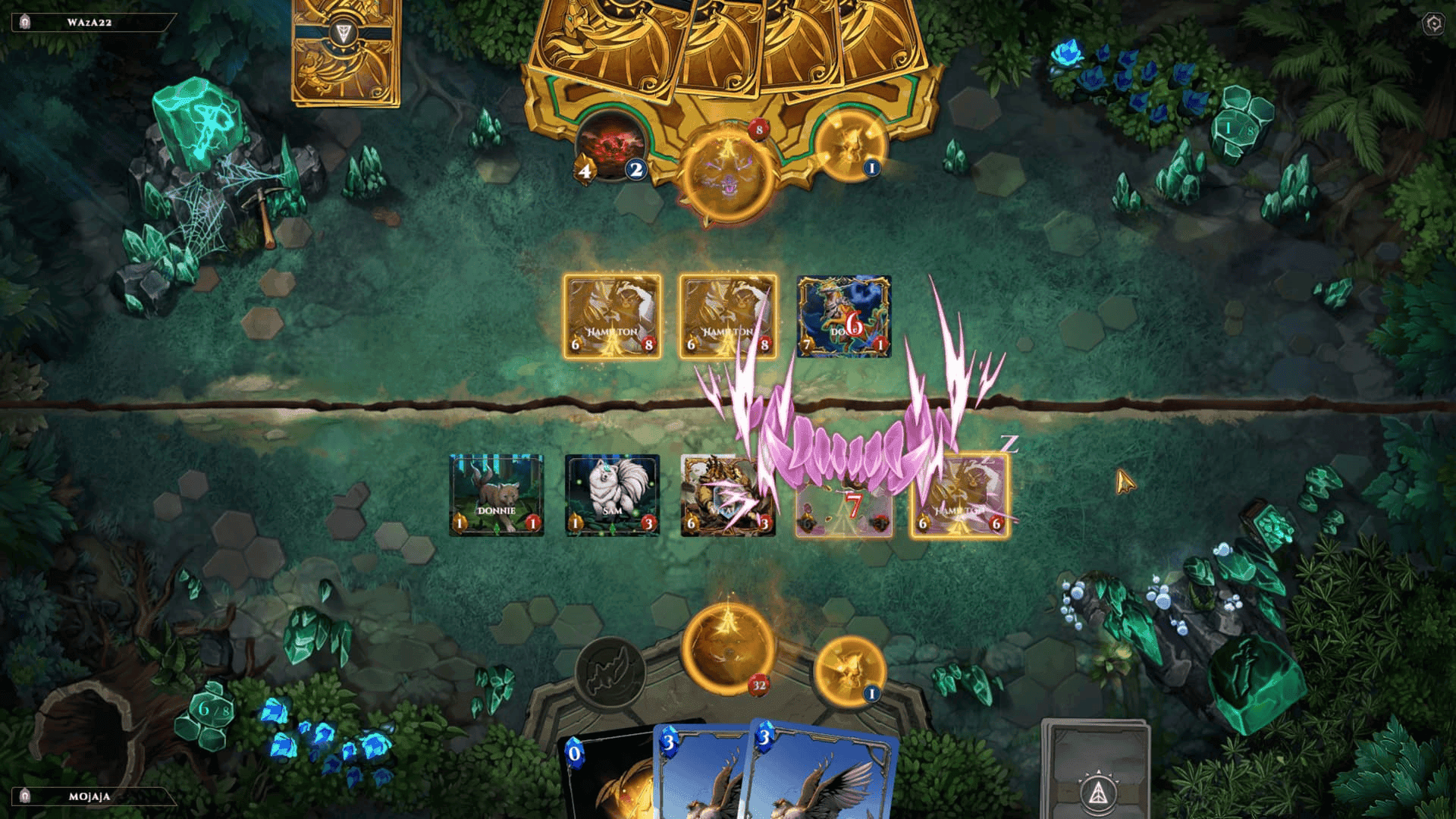Image resolution: width=1456 pixels, height=819 pixels.
Task: Click your gold tree emblem hero portrait
Action: point(730,651)
